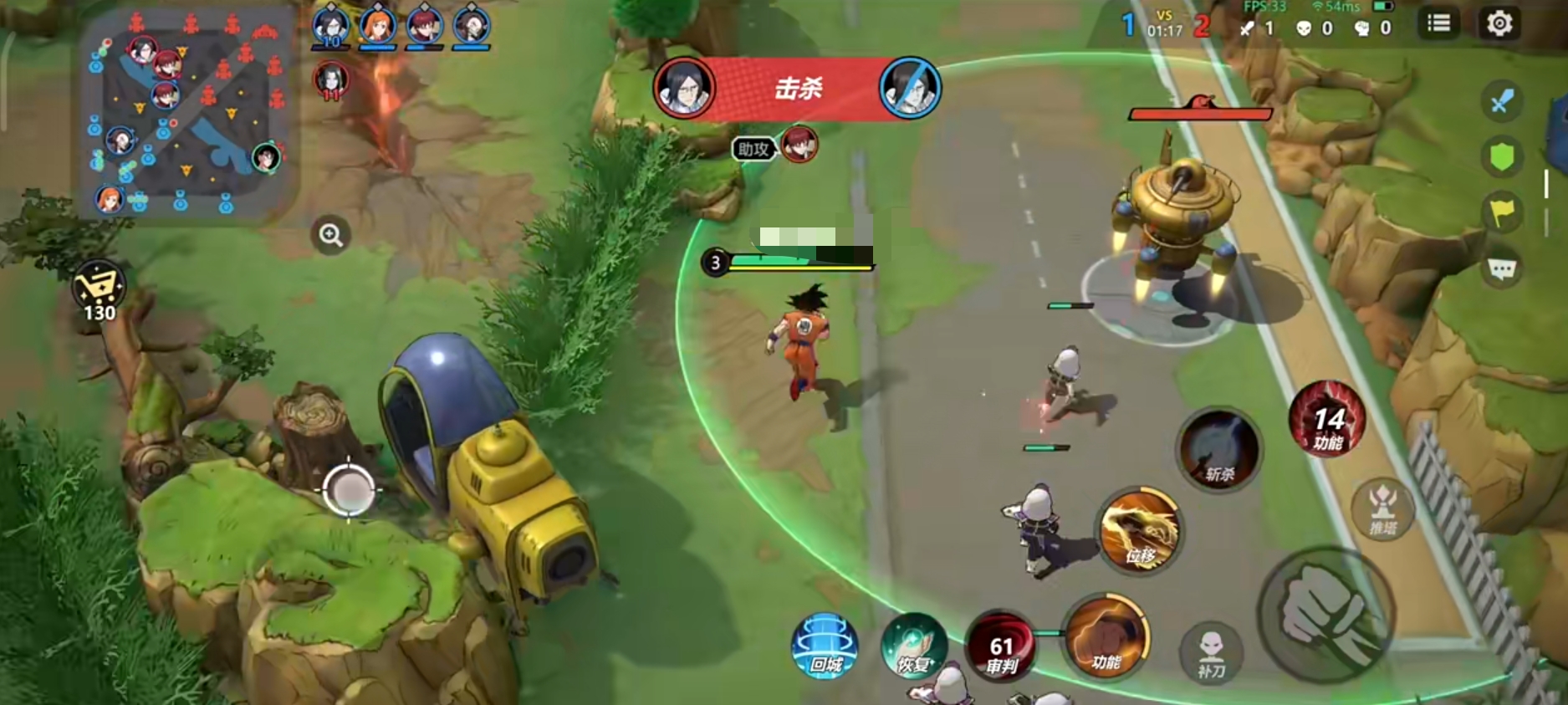Screen dimensions: 1568x705
Task: Activate the orange 功能 skill beside 审判
Action: [1106, 637]
